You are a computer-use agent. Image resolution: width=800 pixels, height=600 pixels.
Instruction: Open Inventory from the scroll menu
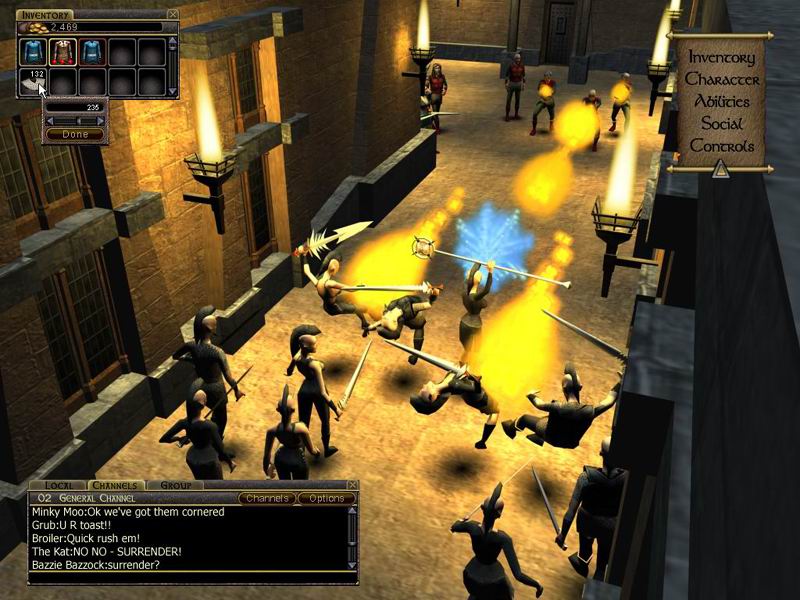click(x=721, y=57)
